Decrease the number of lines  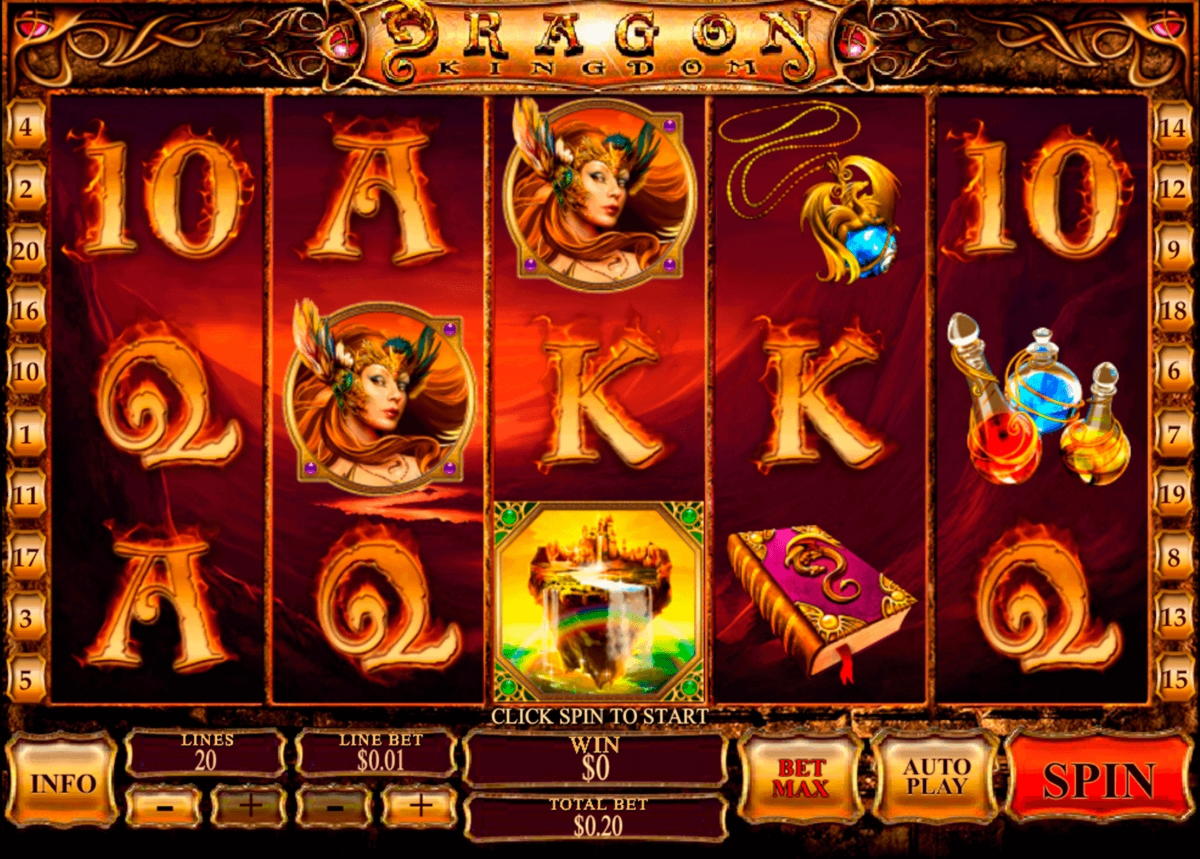(x=163, y=803)
